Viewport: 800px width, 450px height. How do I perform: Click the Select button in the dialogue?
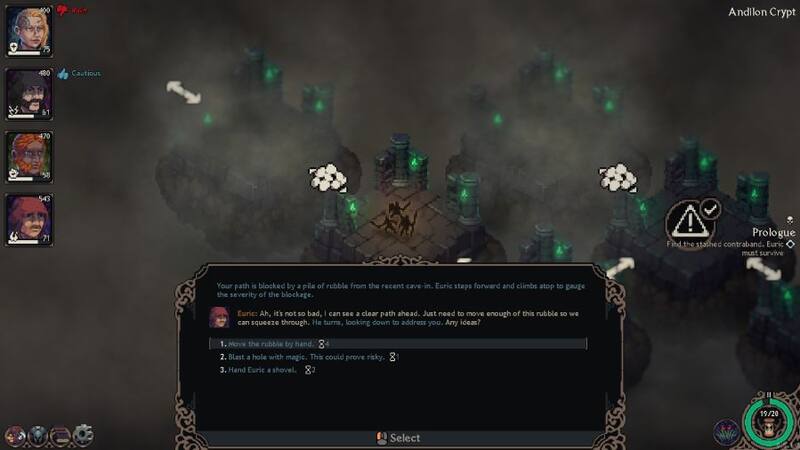398,438
